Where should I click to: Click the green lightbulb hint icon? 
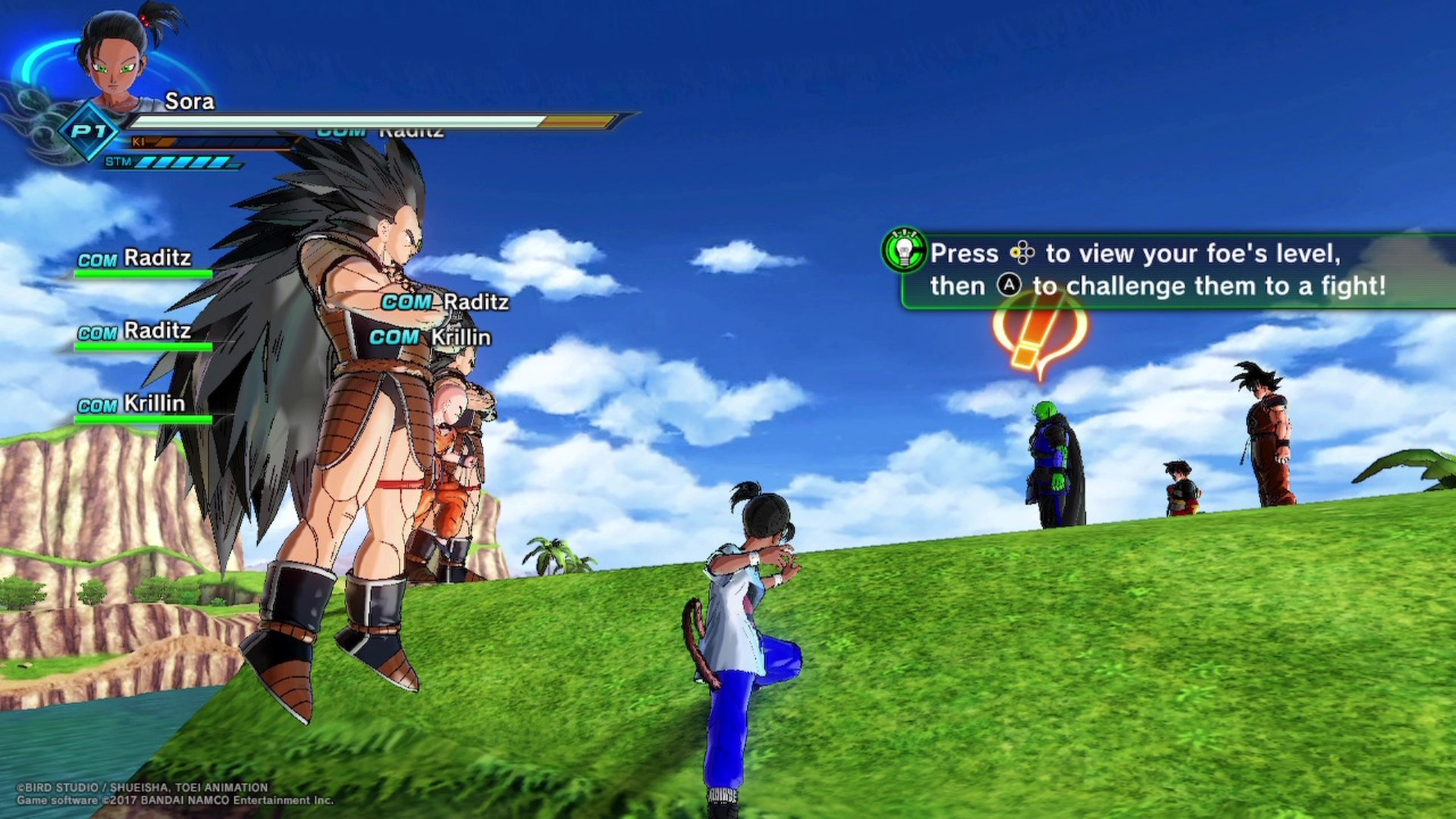coord(904,249)
